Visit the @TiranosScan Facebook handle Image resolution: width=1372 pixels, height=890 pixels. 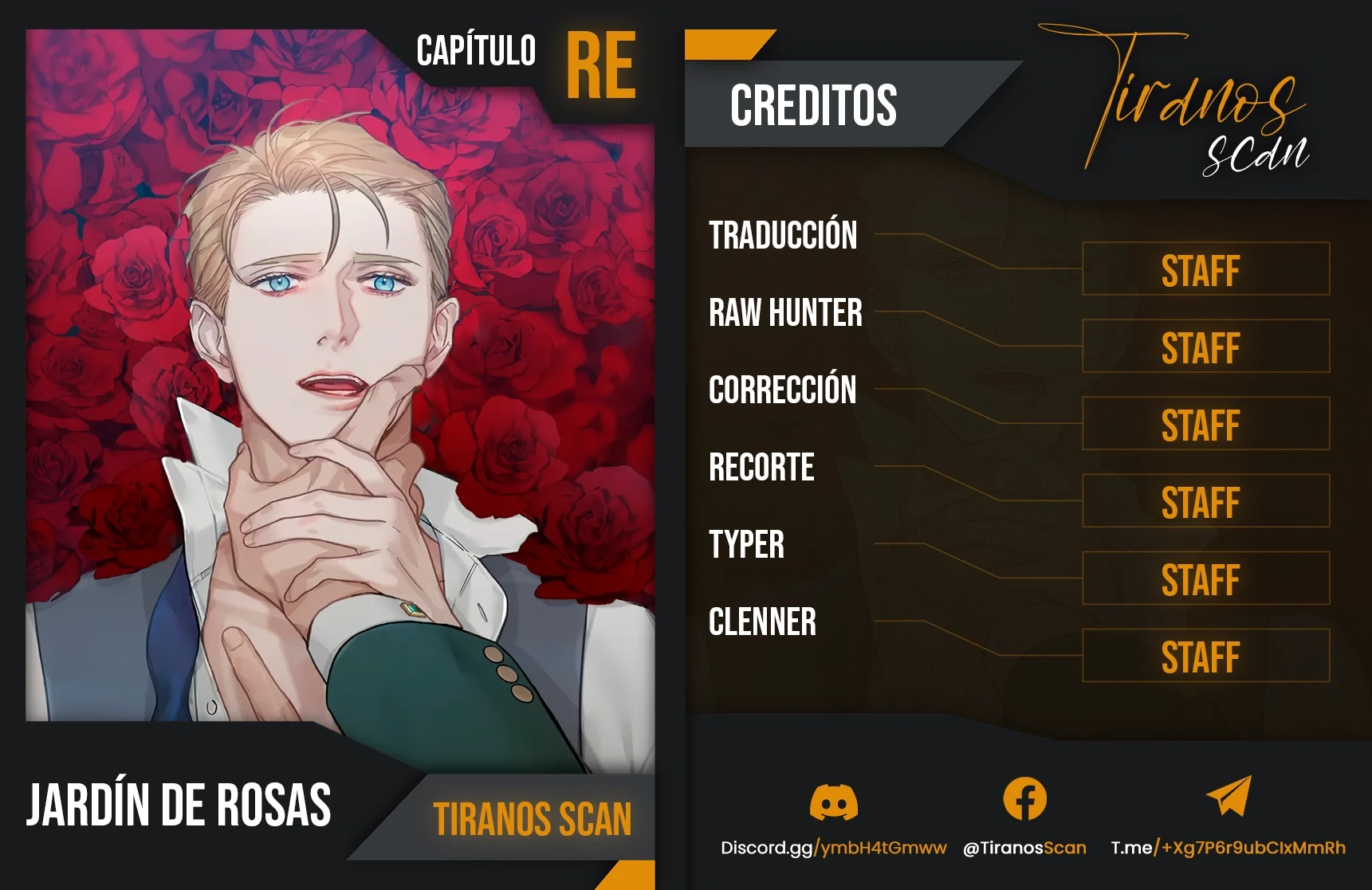[x=1024, y=848]
